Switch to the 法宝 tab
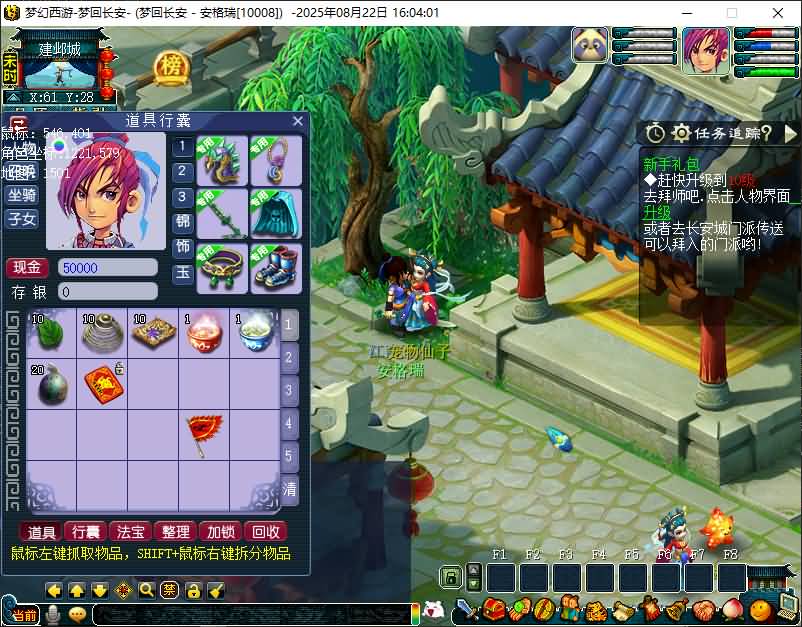Screen dimensions: 802x627 [x=131, y=531]
